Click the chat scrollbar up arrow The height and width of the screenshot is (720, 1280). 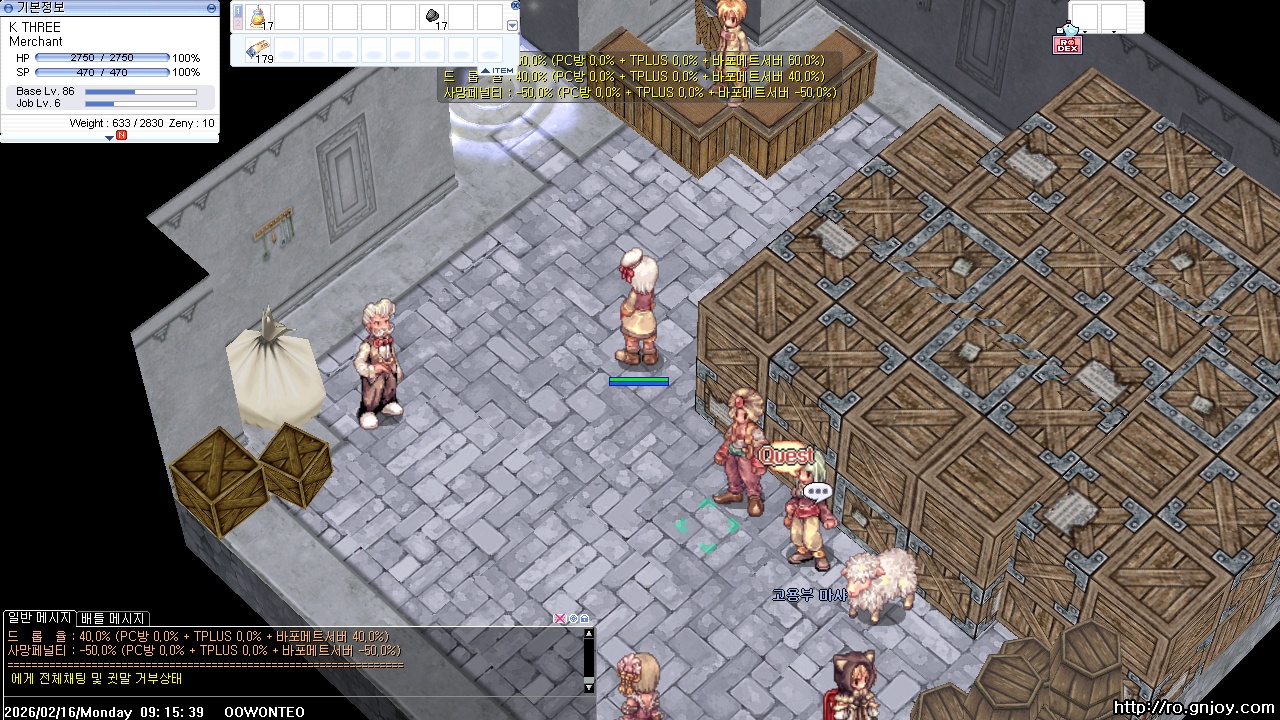click(589, 633)
